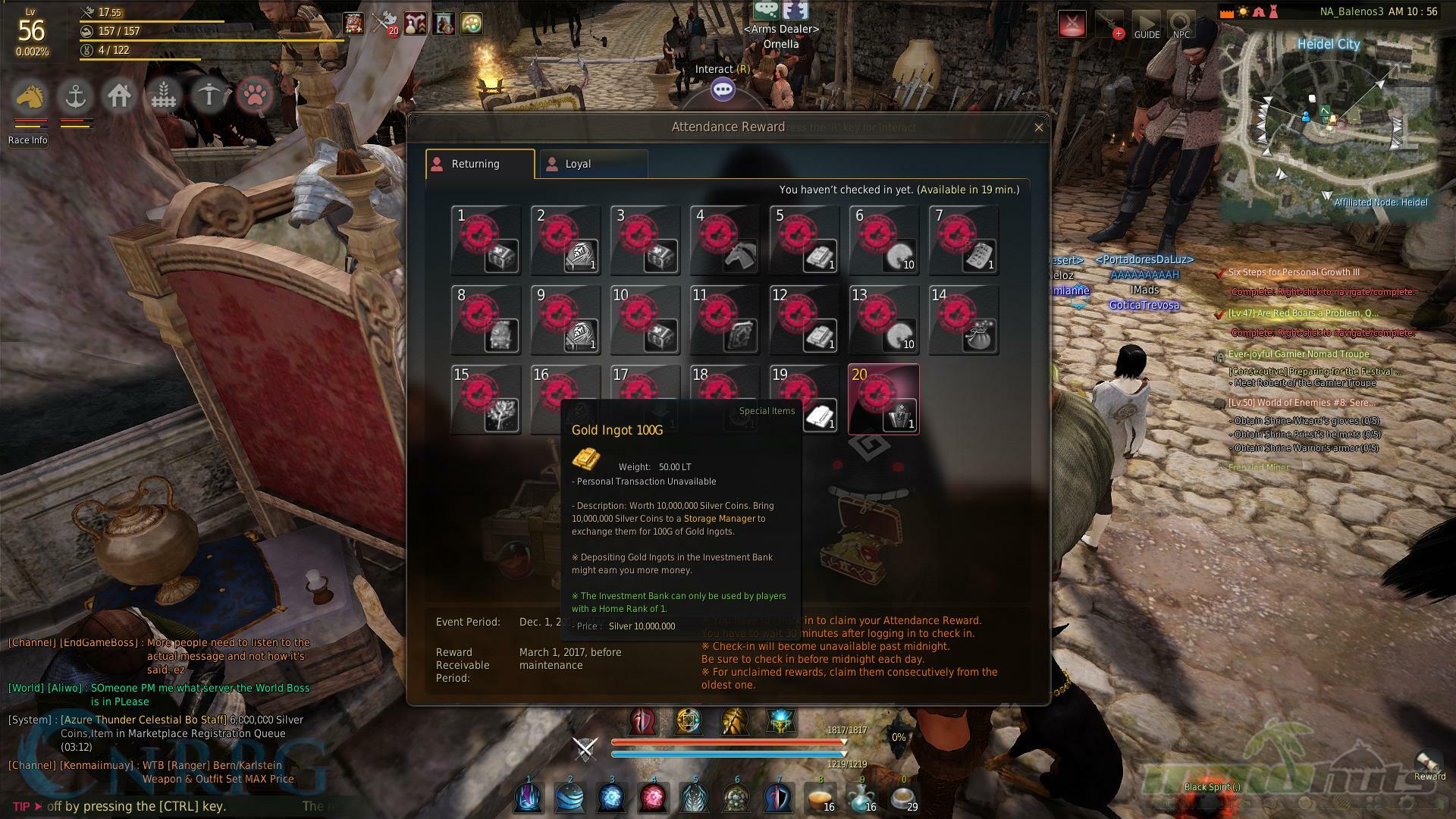Select Six Steps for Personal Growth III quest

point(1294,272)
